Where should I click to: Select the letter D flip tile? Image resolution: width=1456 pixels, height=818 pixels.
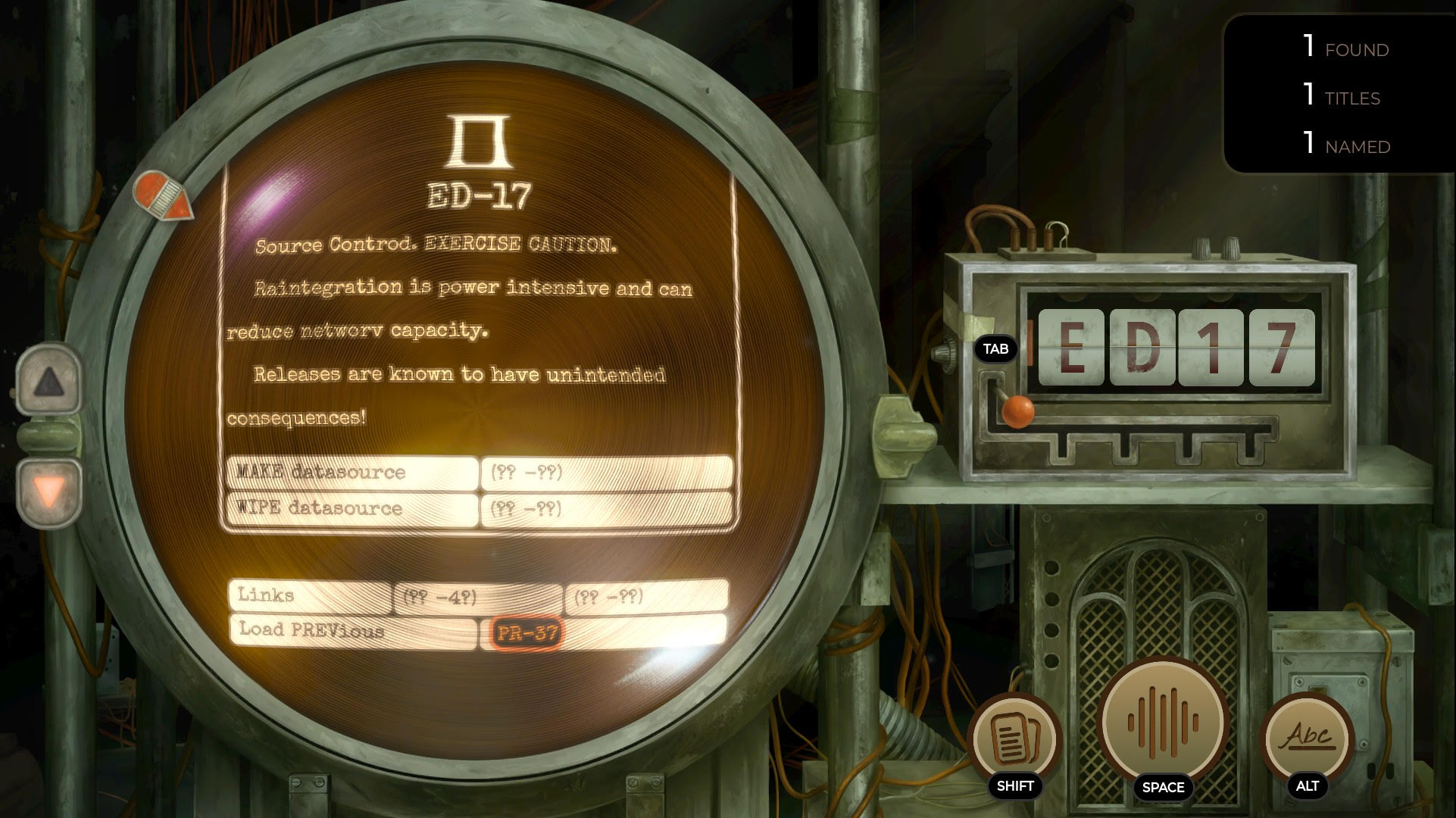(x=1142, y=347)
